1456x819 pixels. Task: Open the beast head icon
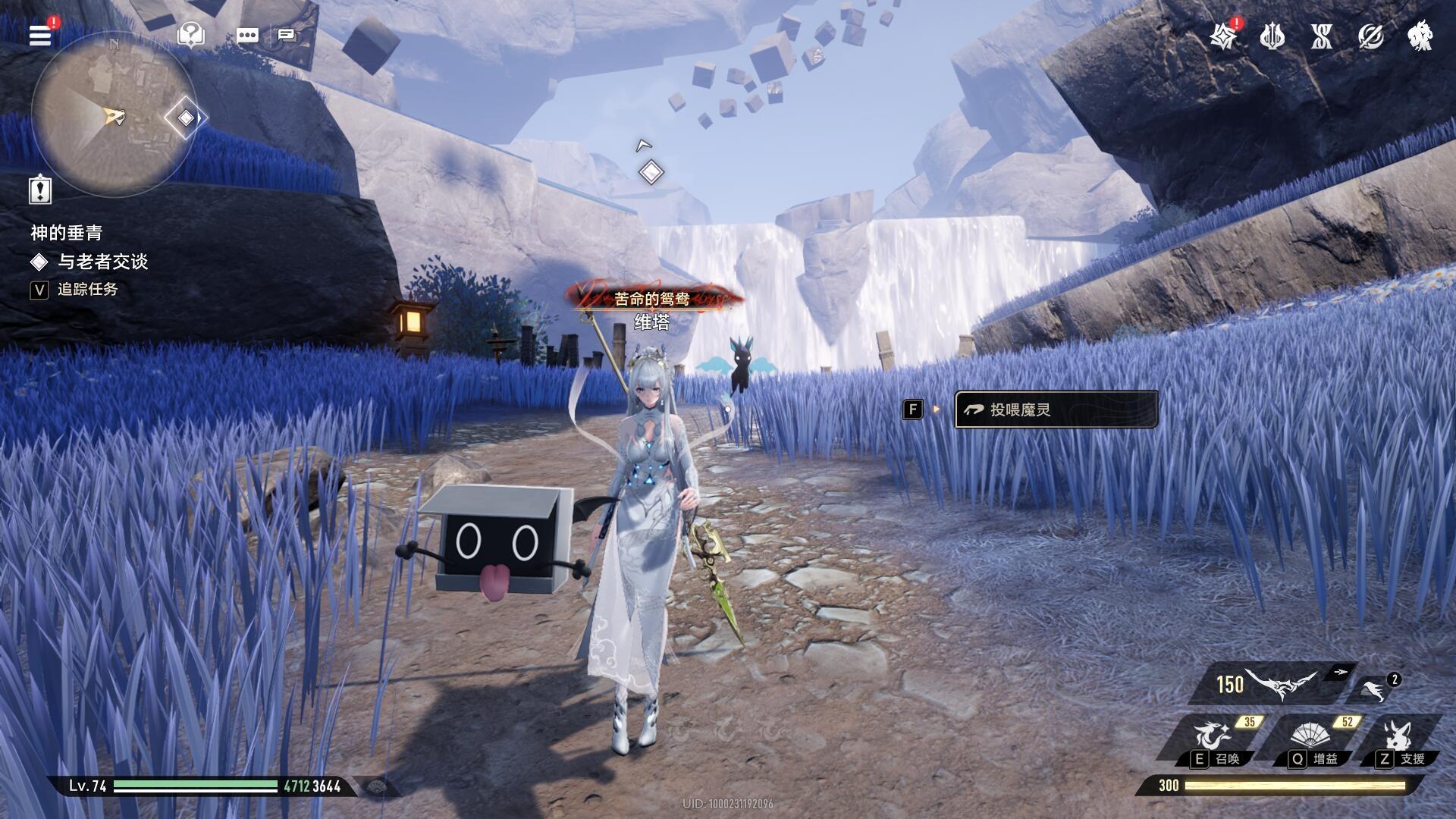click(1420, 36)
